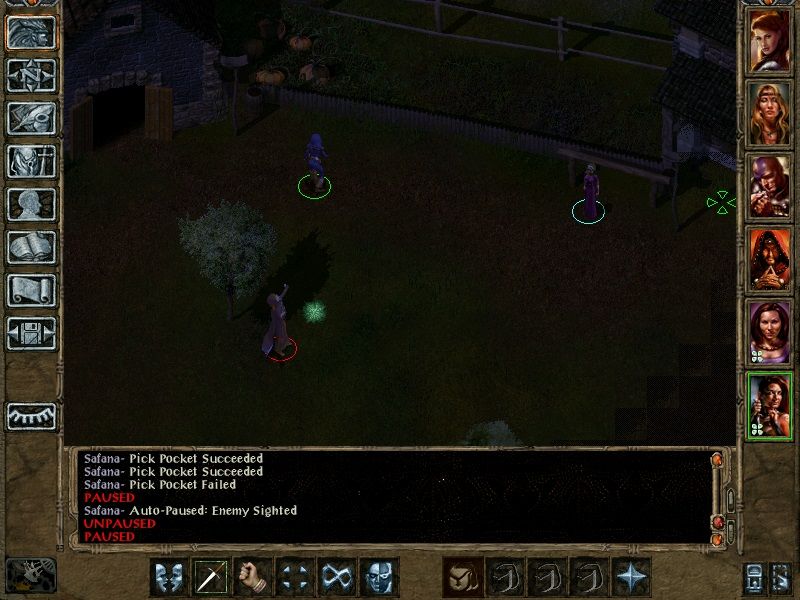The image size is (800, 600).
Task: Toggle rest with the closed eye button
Action: point(32,416)
